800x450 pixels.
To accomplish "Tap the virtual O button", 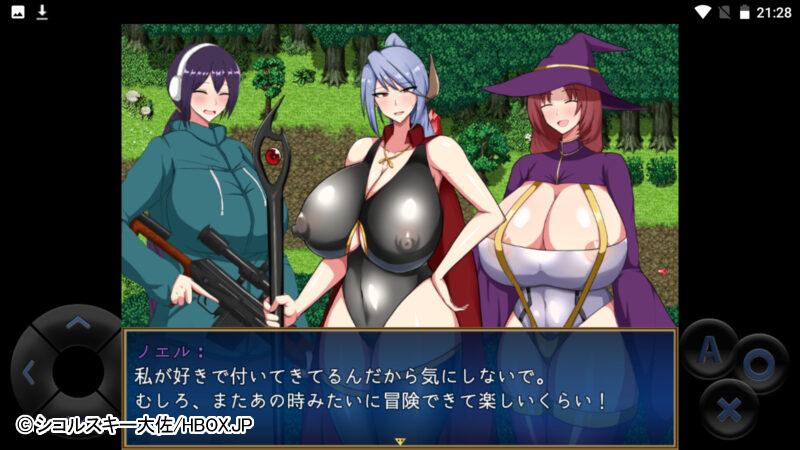I will pyautogui.click(x=760, y=364).
